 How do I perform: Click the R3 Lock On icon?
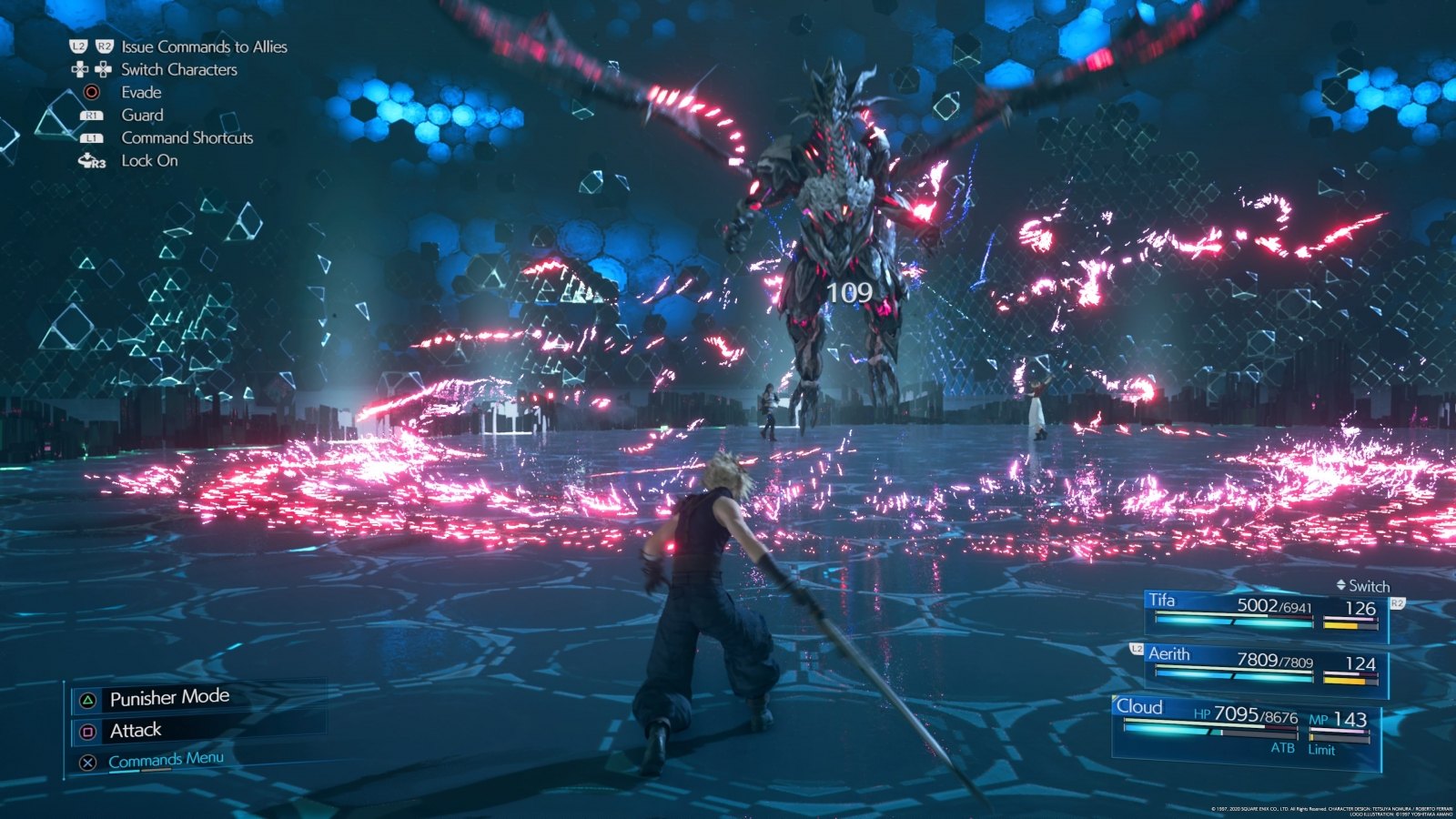[x=90, y=160]
